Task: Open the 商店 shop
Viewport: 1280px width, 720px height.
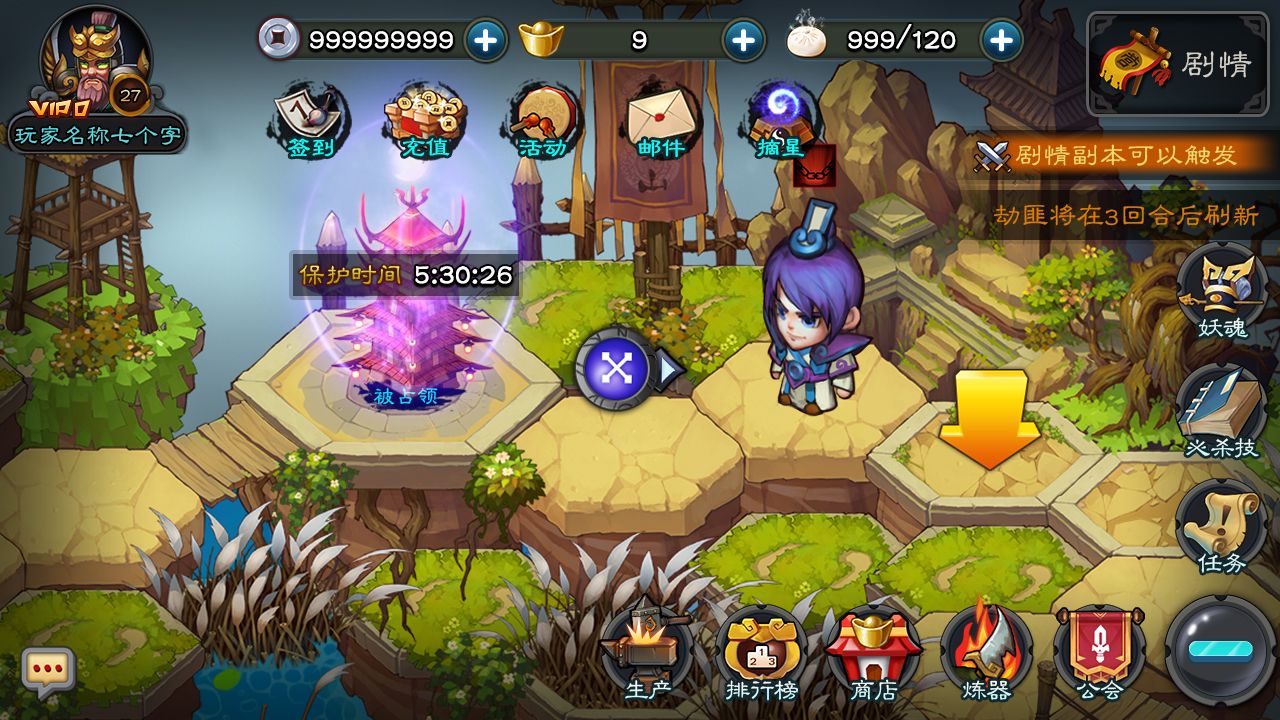Action: [872, 652]
